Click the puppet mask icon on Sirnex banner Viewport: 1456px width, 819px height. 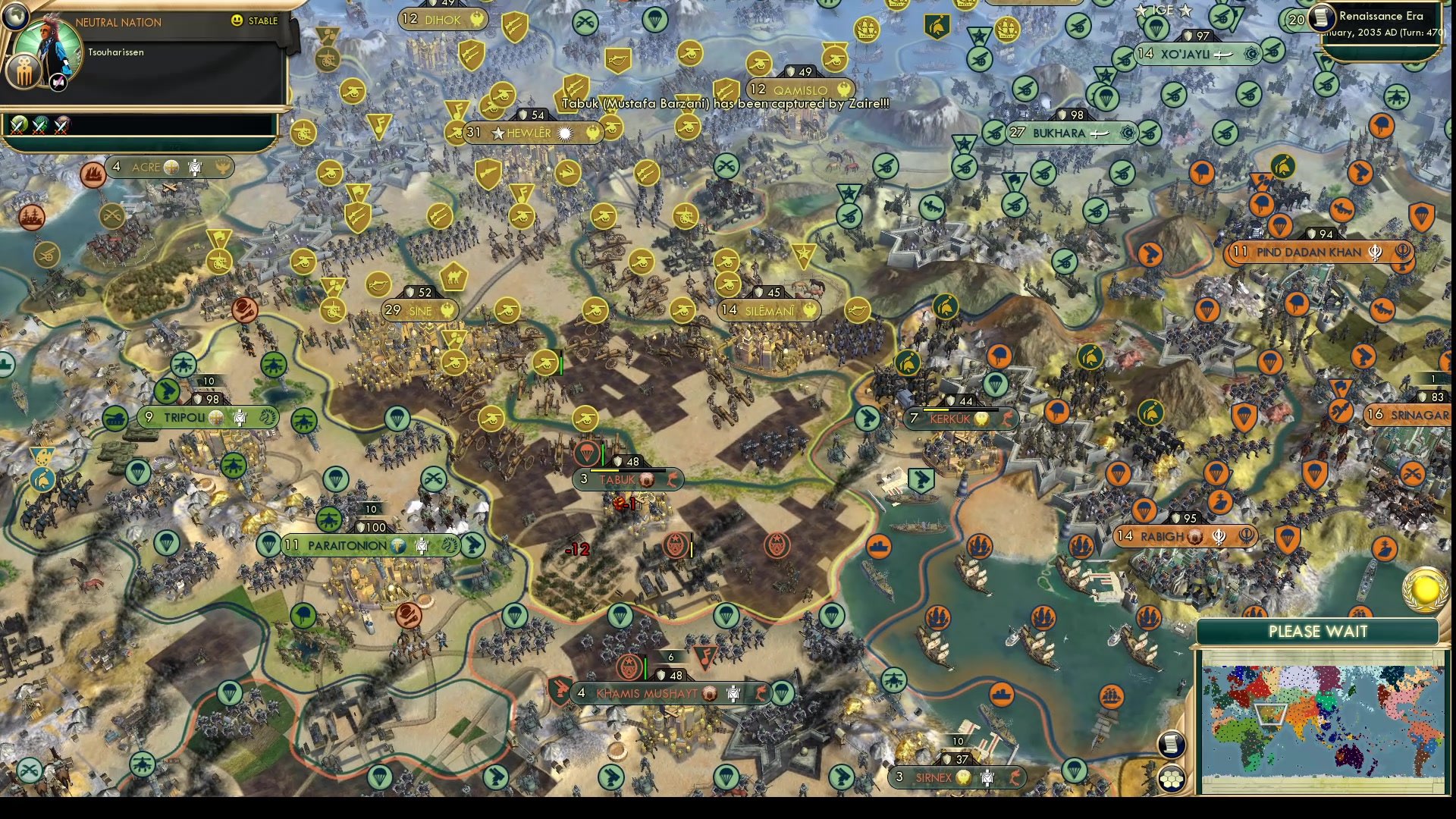pos(987,777)
